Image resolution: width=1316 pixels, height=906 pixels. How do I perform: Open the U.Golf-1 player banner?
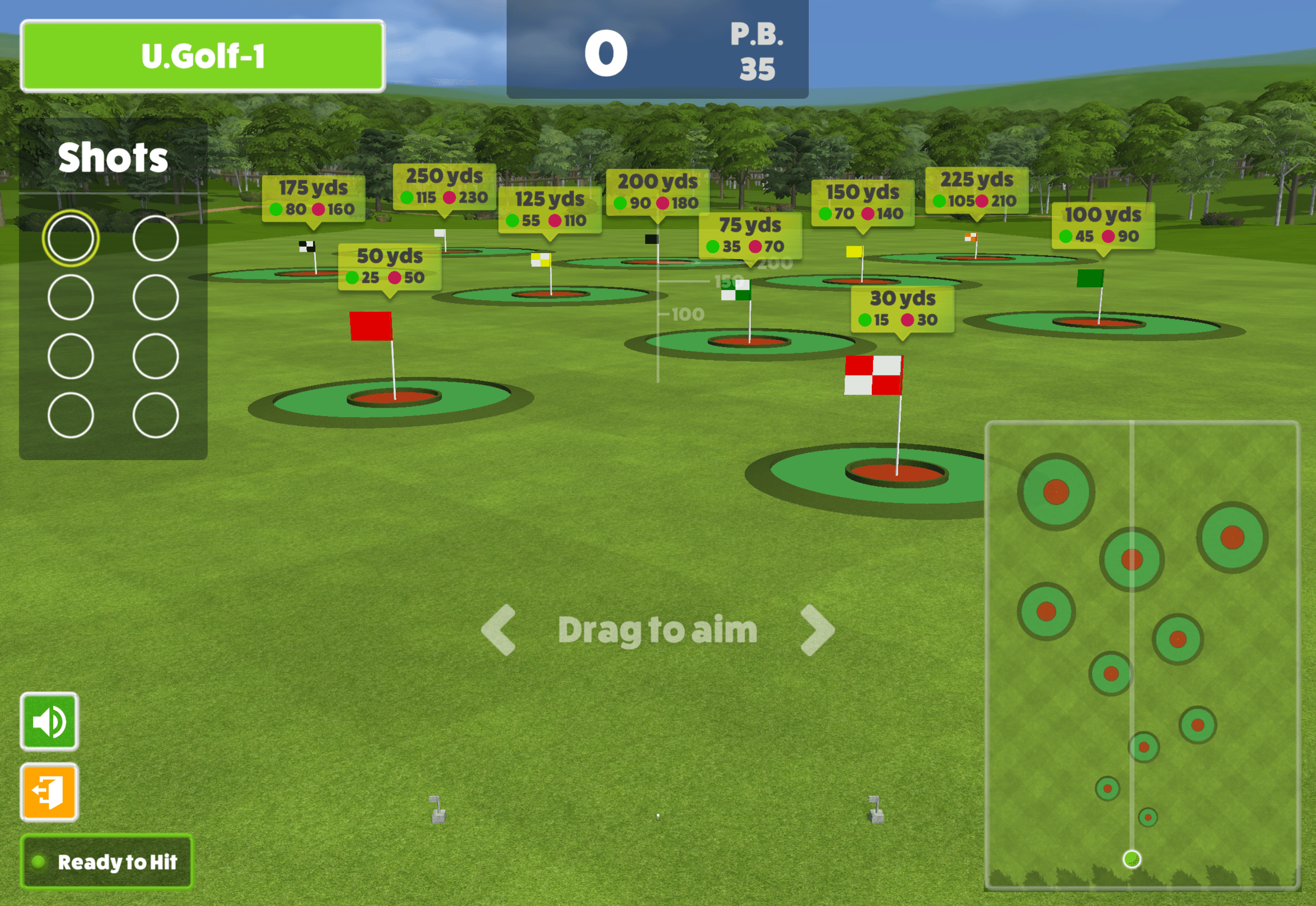(x=203, y=56)
